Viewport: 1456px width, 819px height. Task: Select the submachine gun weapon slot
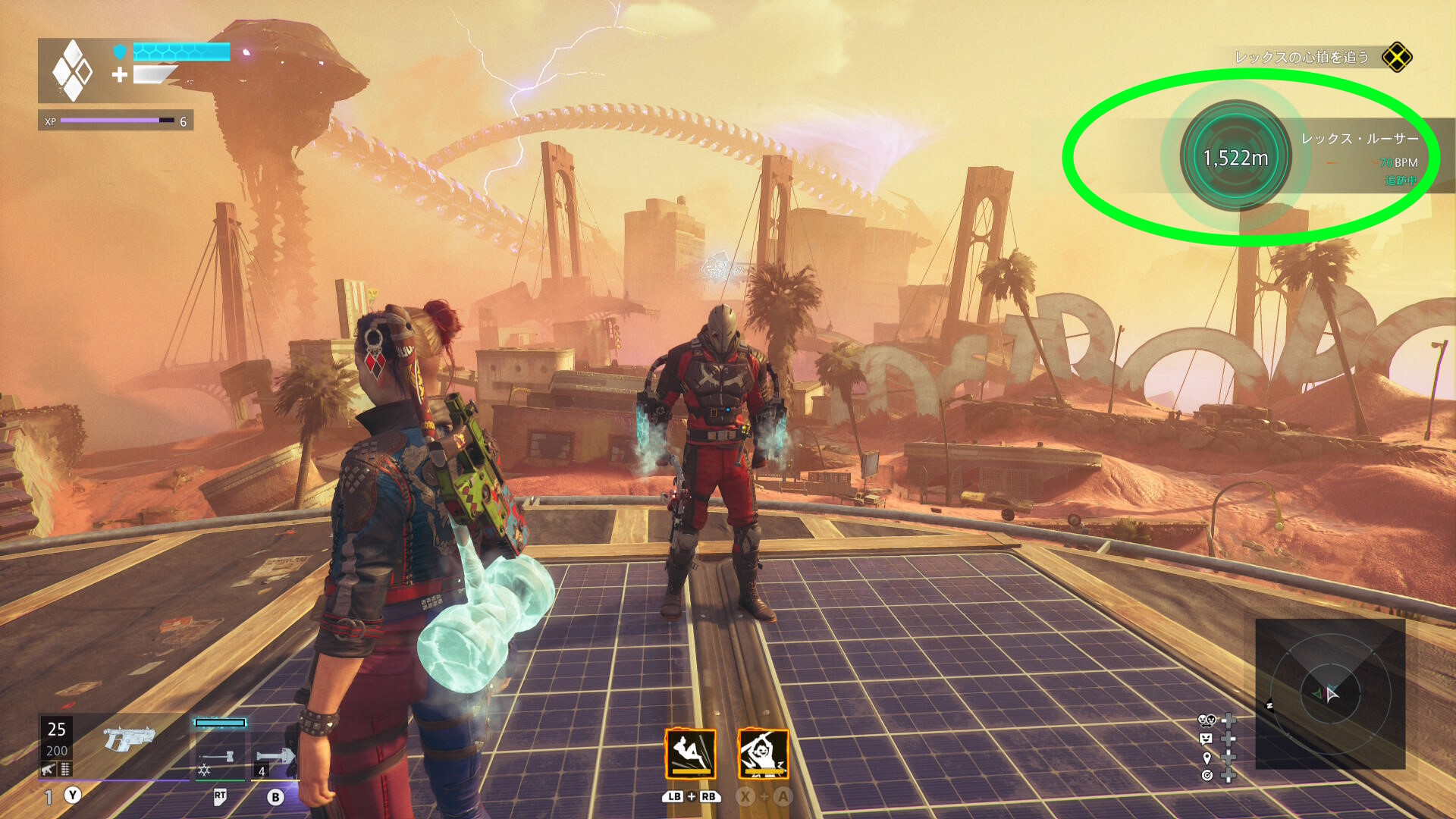pos(129,739)
